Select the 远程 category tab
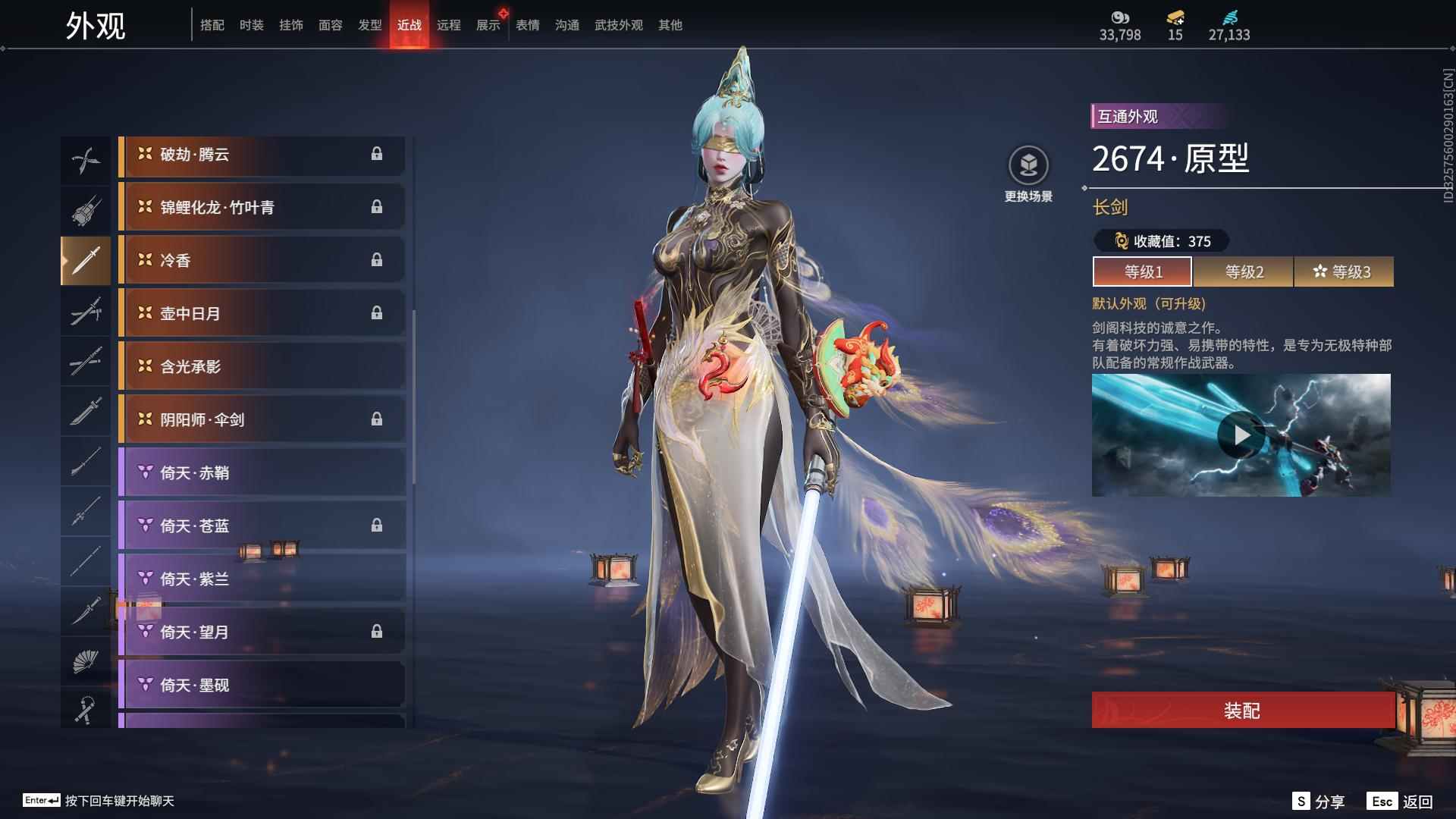Screen dimensions: 1456x819 tap(448, 25)
